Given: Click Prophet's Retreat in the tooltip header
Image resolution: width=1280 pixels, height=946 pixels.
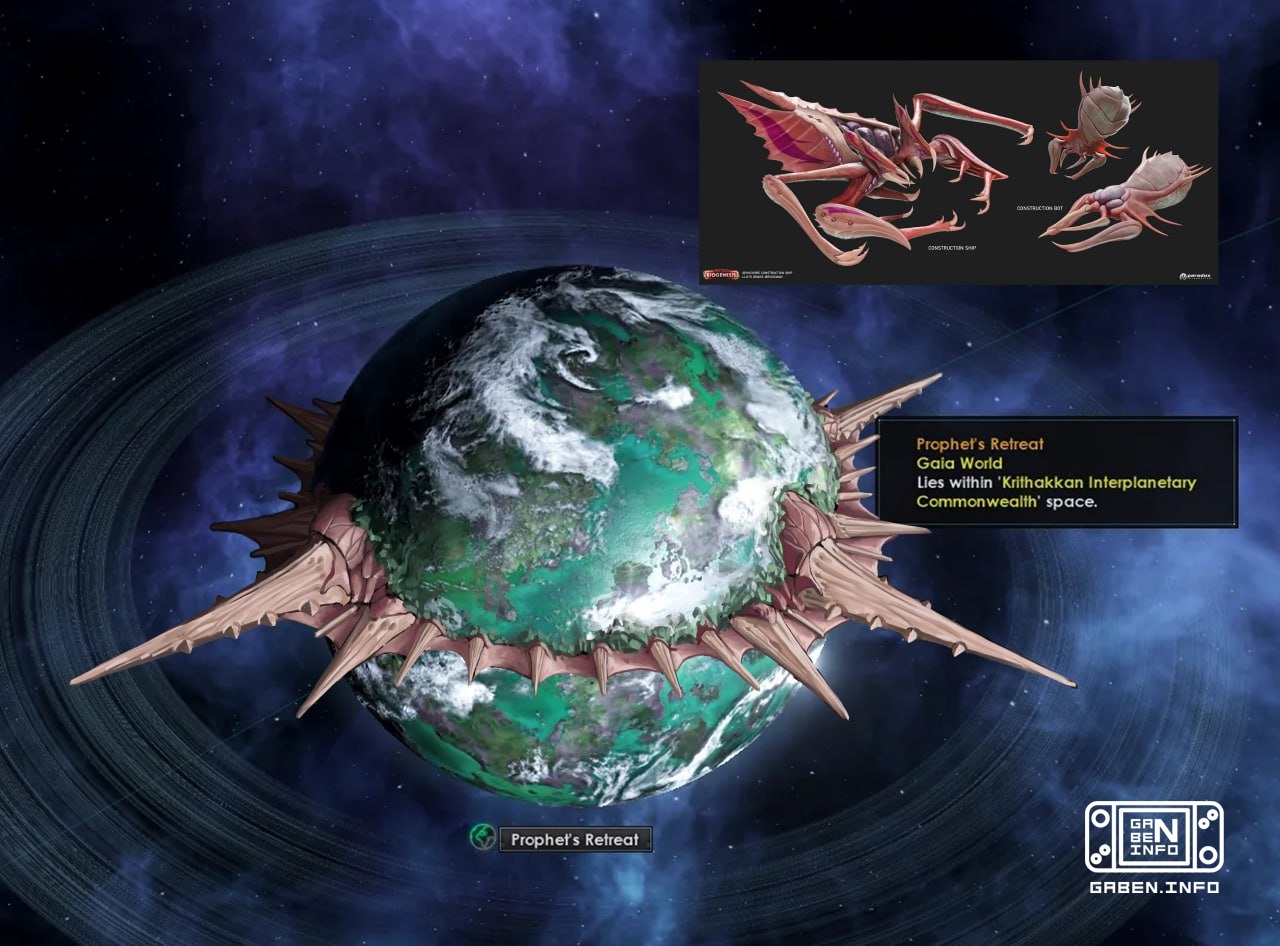Looking at the screenshot, I should tap(979, 444).
